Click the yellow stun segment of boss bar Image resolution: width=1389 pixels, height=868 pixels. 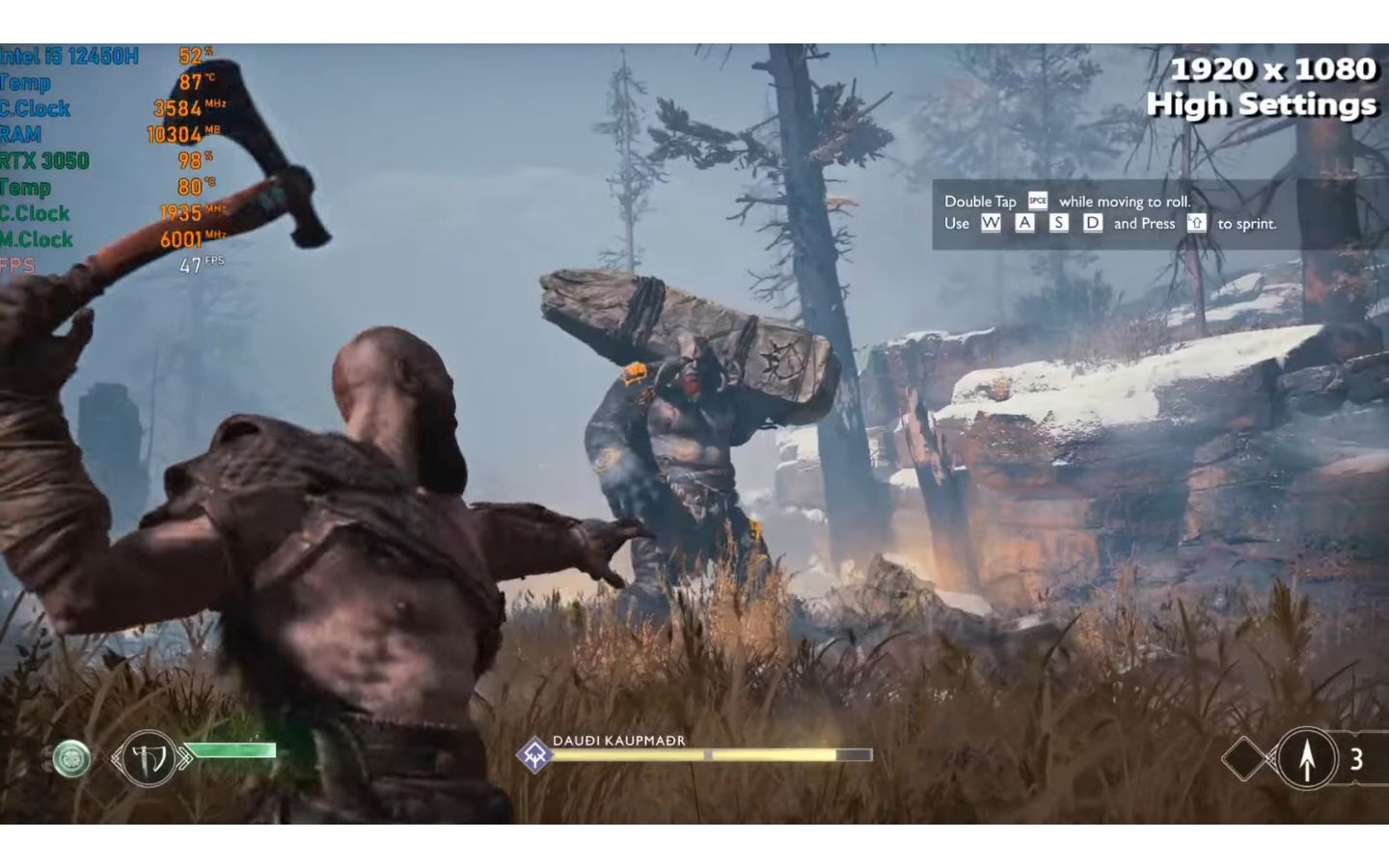pyautogui.click(x=772, y=754)
